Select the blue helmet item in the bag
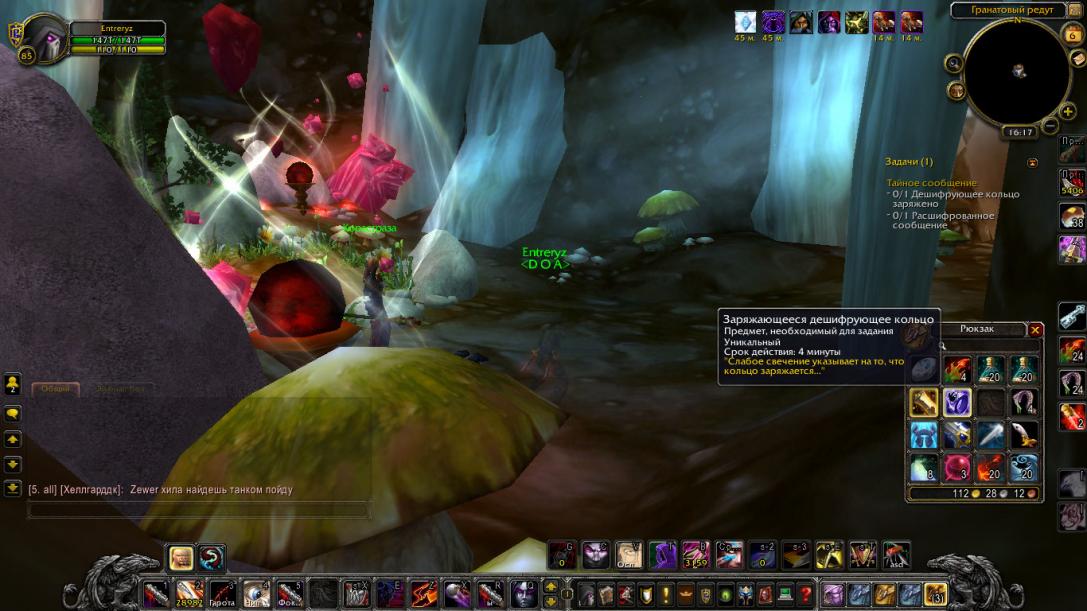1087x611 pixels. tap(924, 435)
